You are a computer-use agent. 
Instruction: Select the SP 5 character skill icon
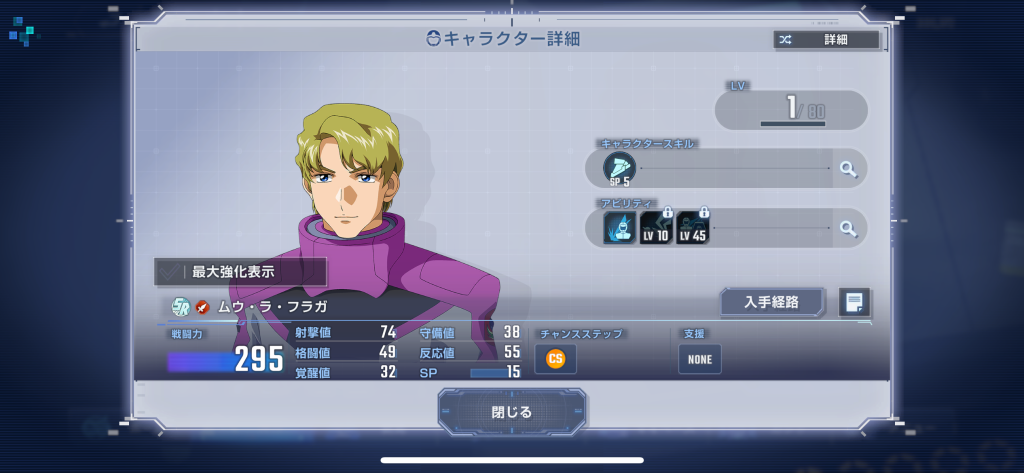click(619, 169)
